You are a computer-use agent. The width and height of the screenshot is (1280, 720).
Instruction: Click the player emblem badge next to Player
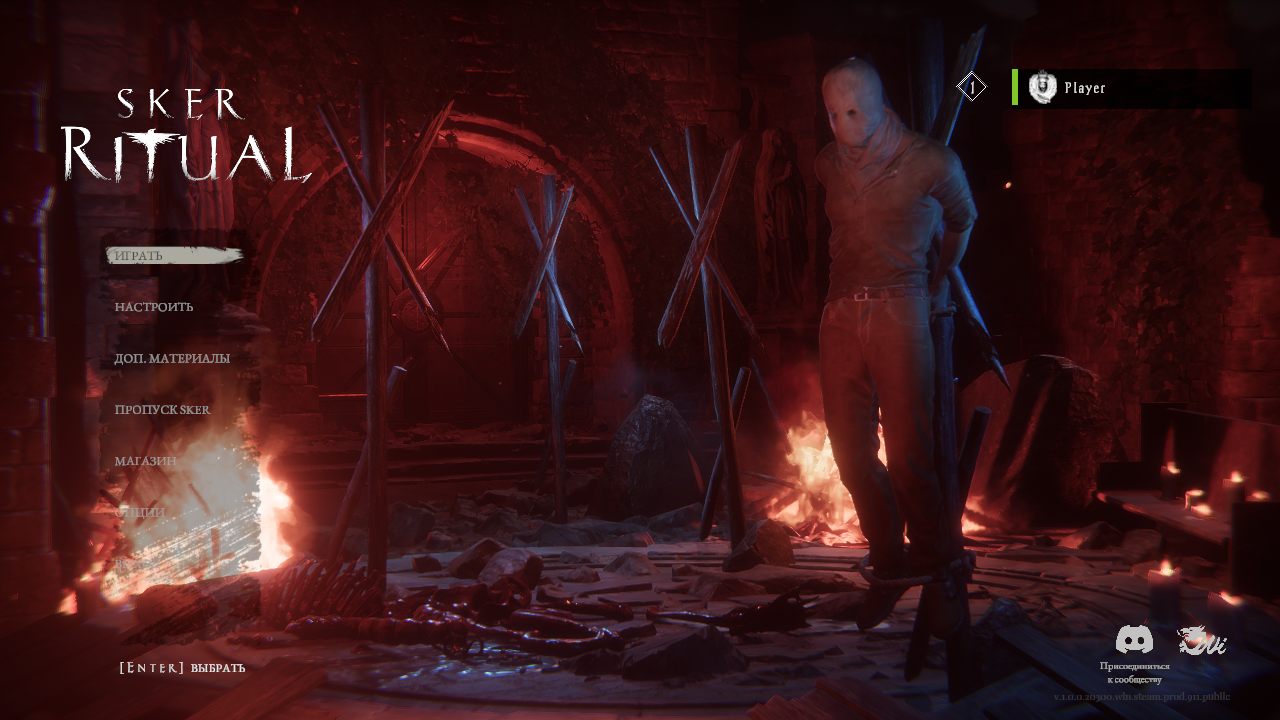[x=1043, y=87]
